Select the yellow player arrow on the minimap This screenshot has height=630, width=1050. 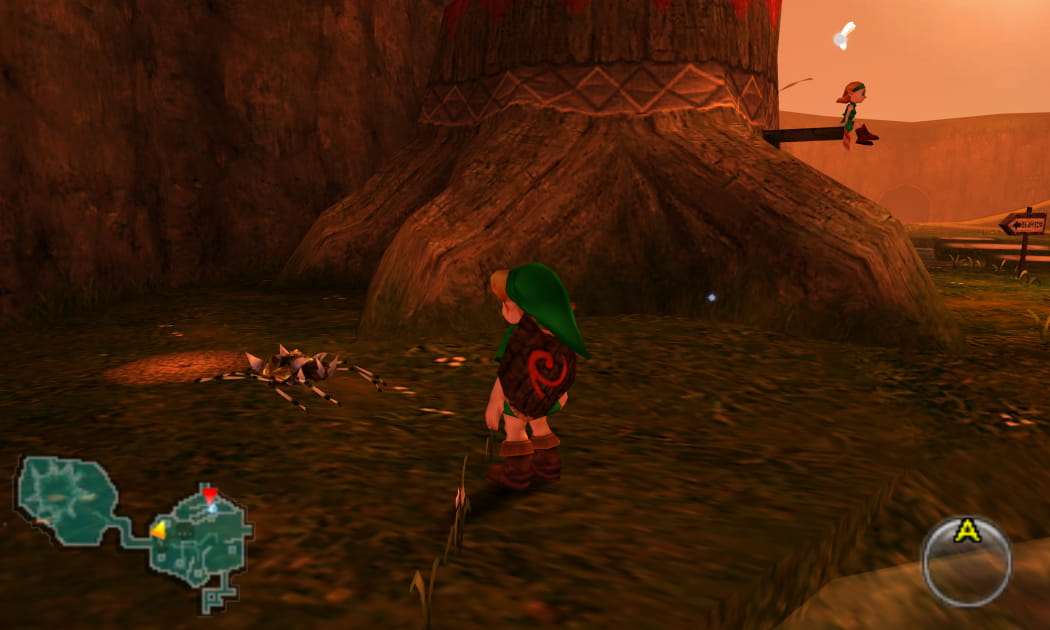tap(158, 530)
